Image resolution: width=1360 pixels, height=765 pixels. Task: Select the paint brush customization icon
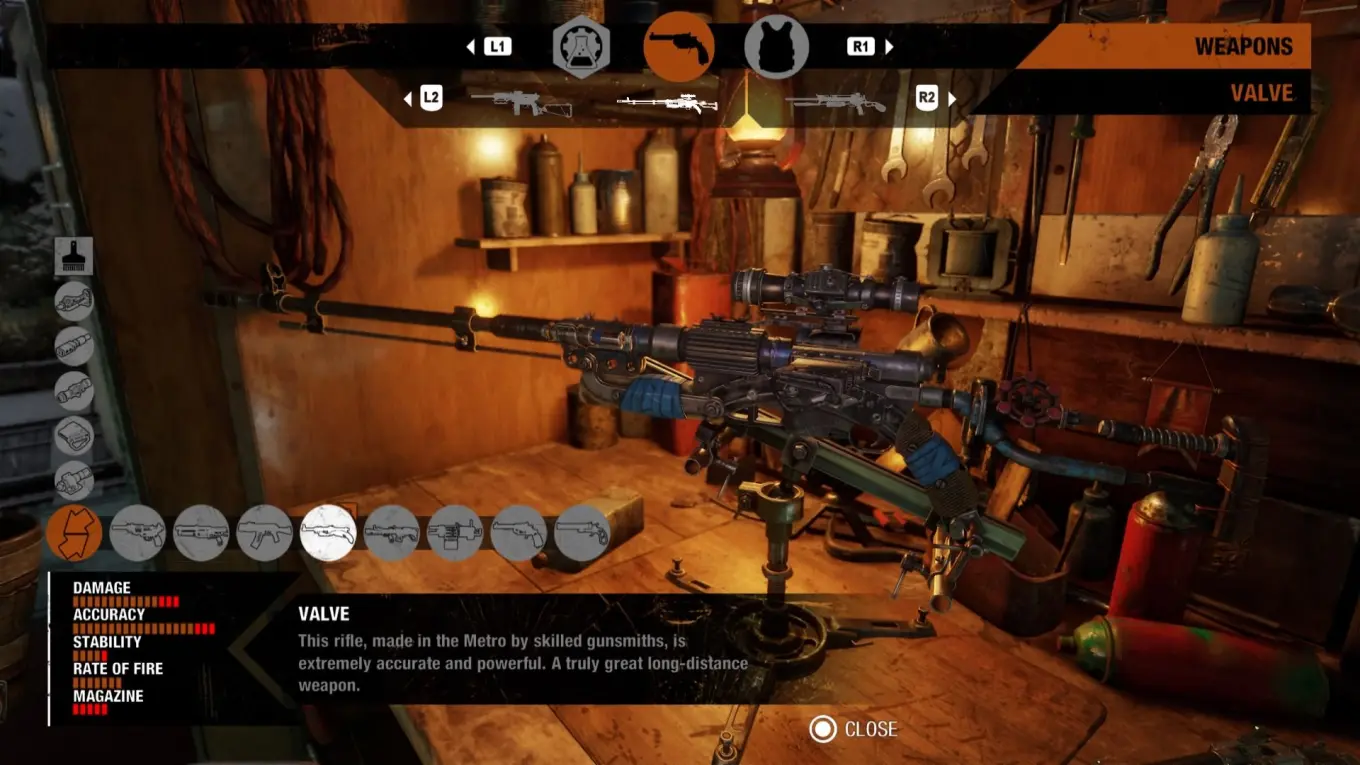point(75,255)
